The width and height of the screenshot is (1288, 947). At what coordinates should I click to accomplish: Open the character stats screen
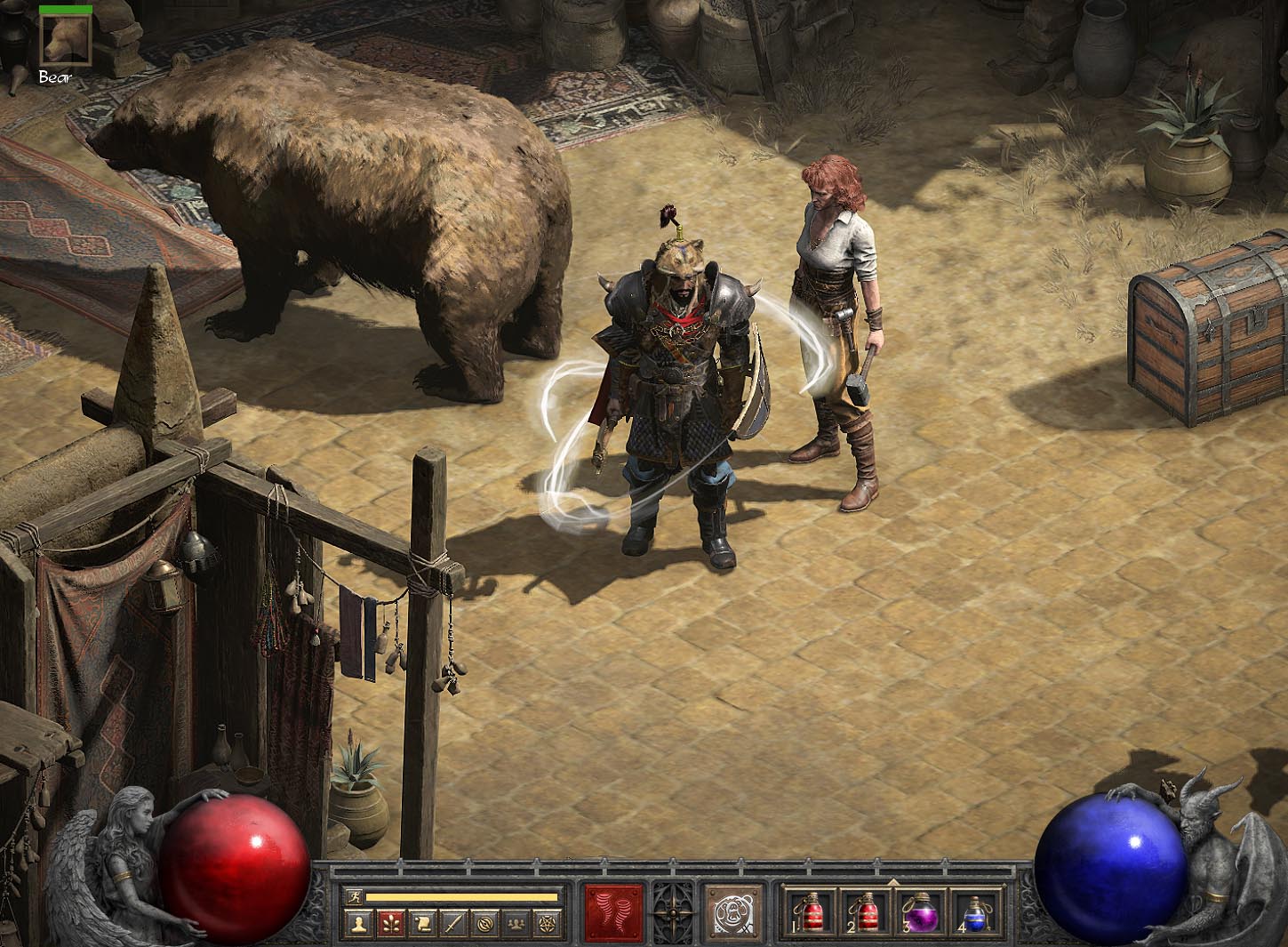pyautogui.click(x=359, y=925)
